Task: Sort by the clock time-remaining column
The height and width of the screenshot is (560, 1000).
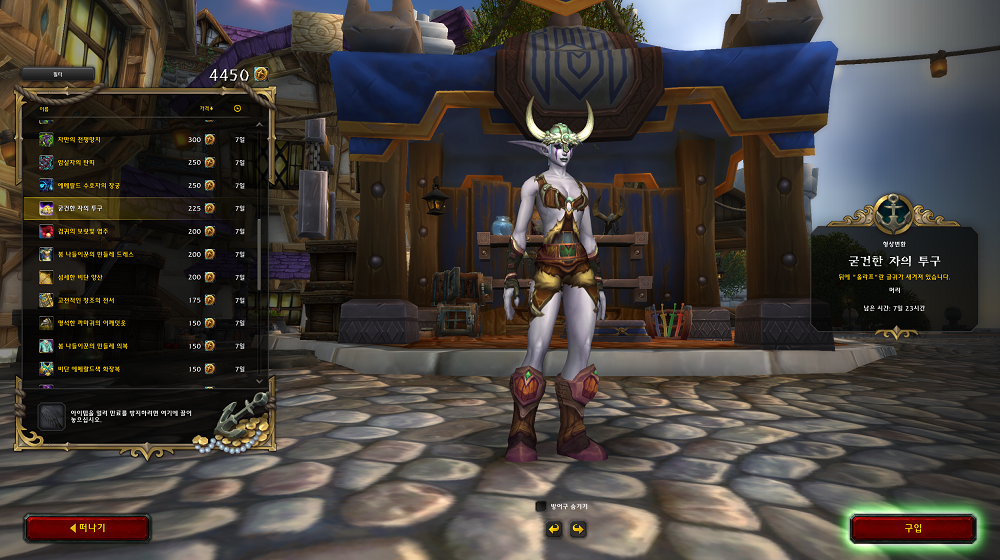Action: (x=238, y=108)
